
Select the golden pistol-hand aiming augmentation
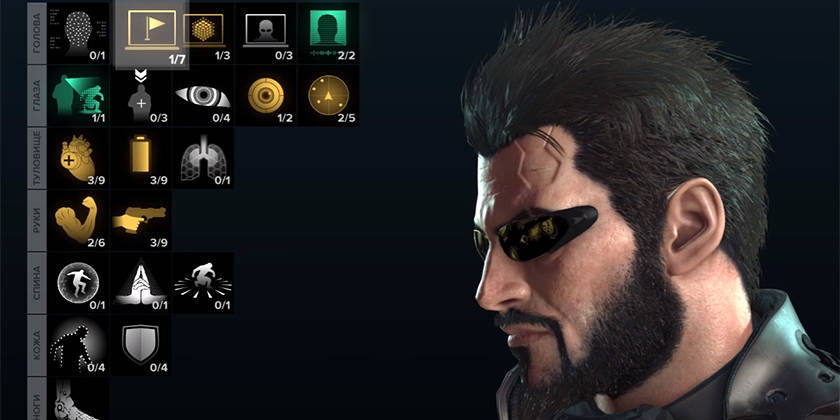click(x=141, y=220)
